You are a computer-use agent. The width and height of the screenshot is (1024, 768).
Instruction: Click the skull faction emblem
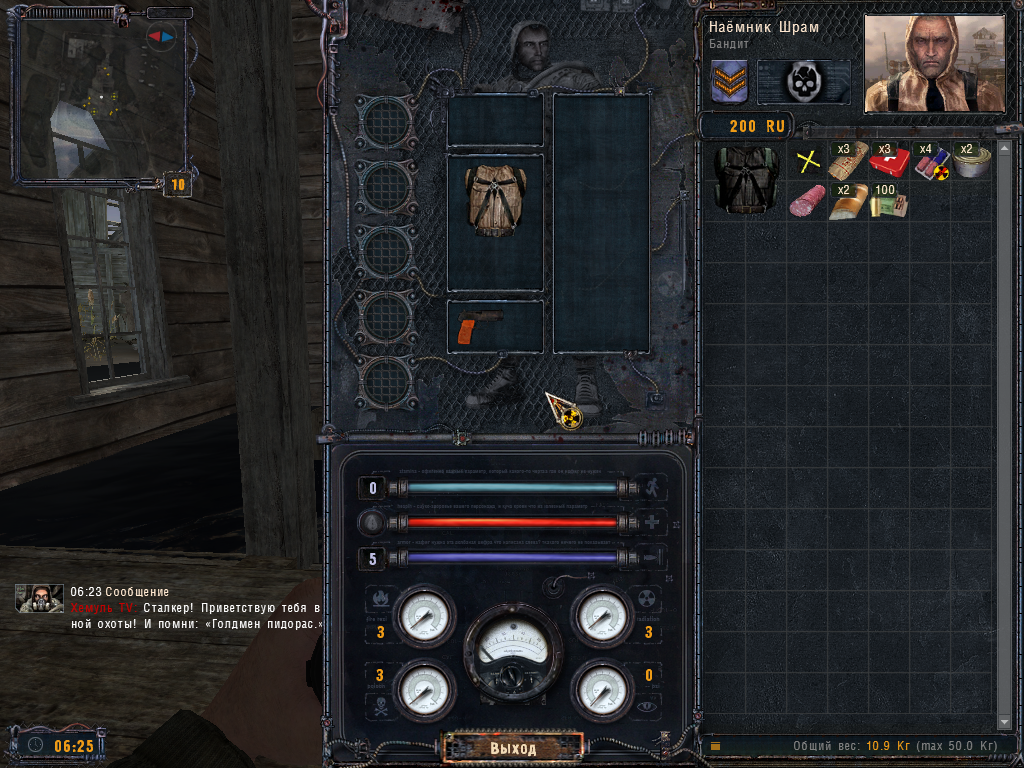803,81
